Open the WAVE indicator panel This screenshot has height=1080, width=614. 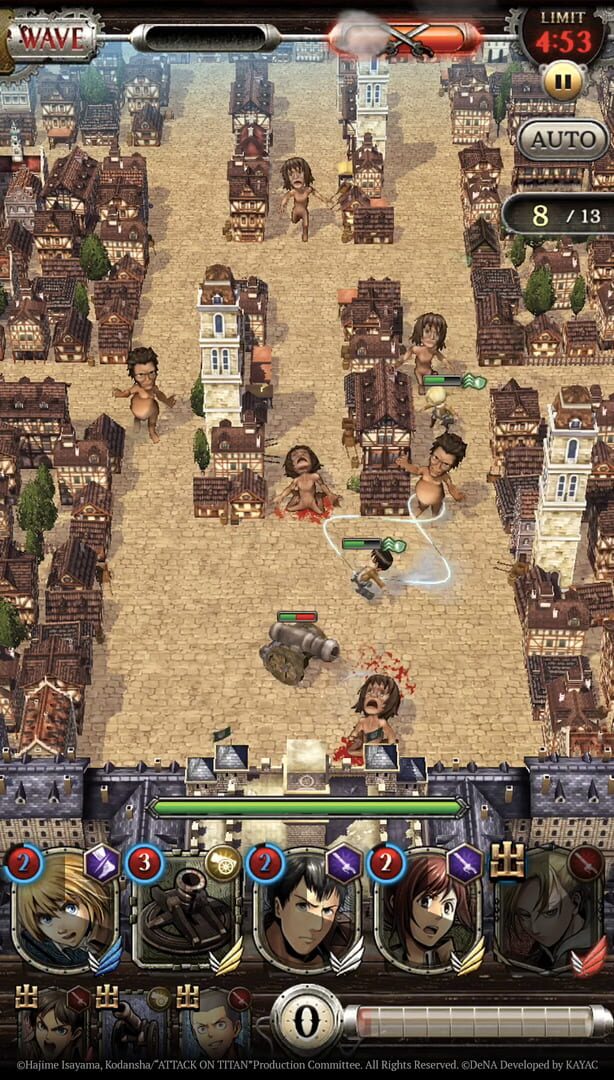point(52,38)
